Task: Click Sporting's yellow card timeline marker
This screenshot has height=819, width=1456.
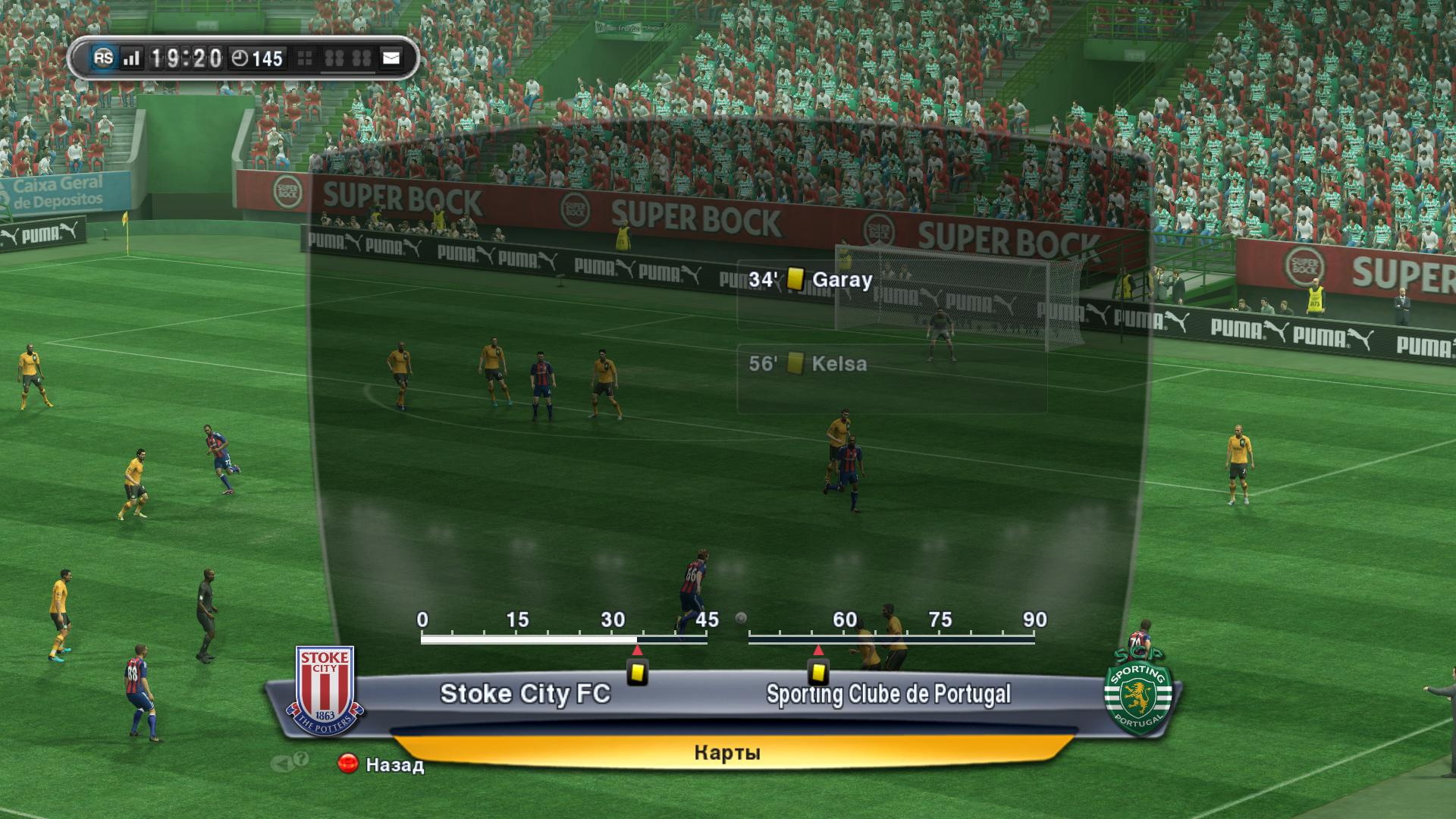Action: (x=817, y=672)
